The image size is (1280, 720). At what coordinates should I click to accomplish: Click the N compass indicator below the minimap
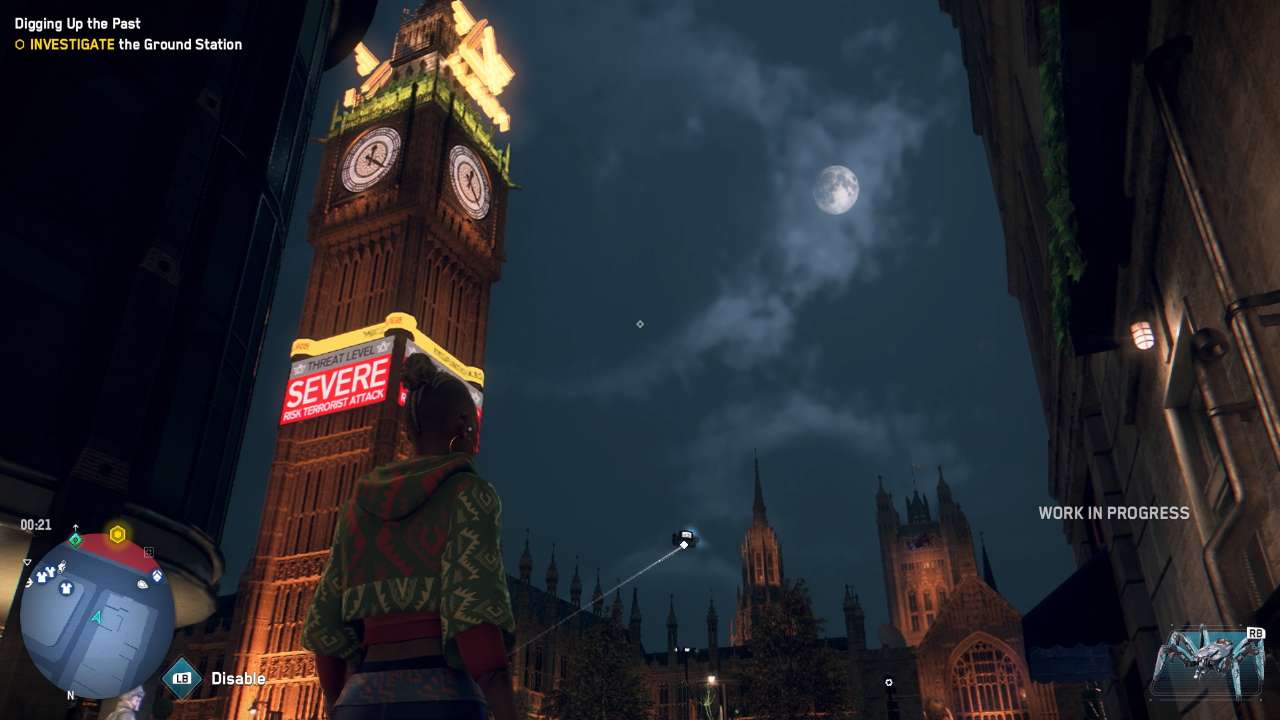(71, 694)
